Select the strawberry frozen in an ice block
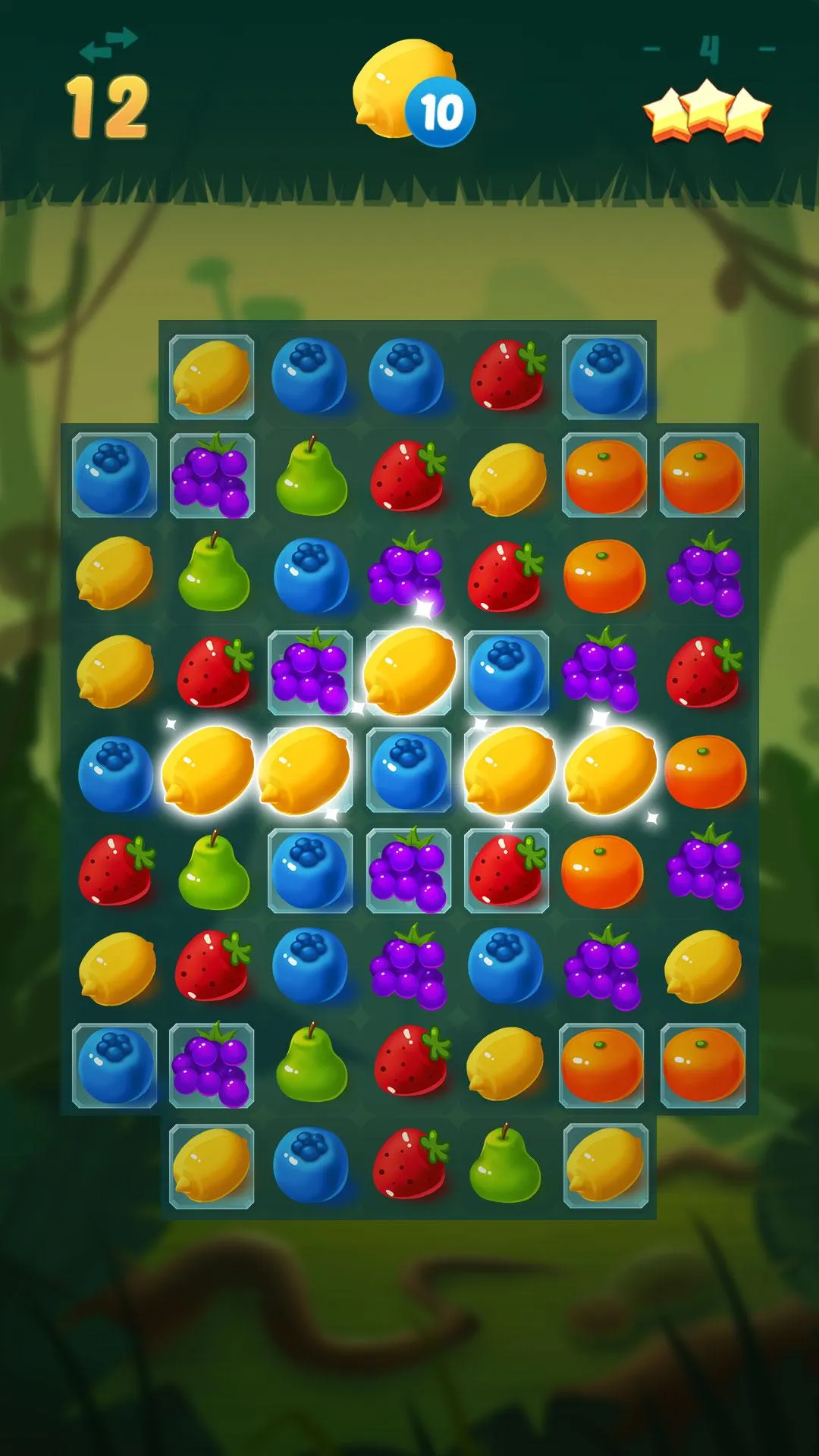The width and height of the screenshot is (819, 1456). tap(507, 870)
